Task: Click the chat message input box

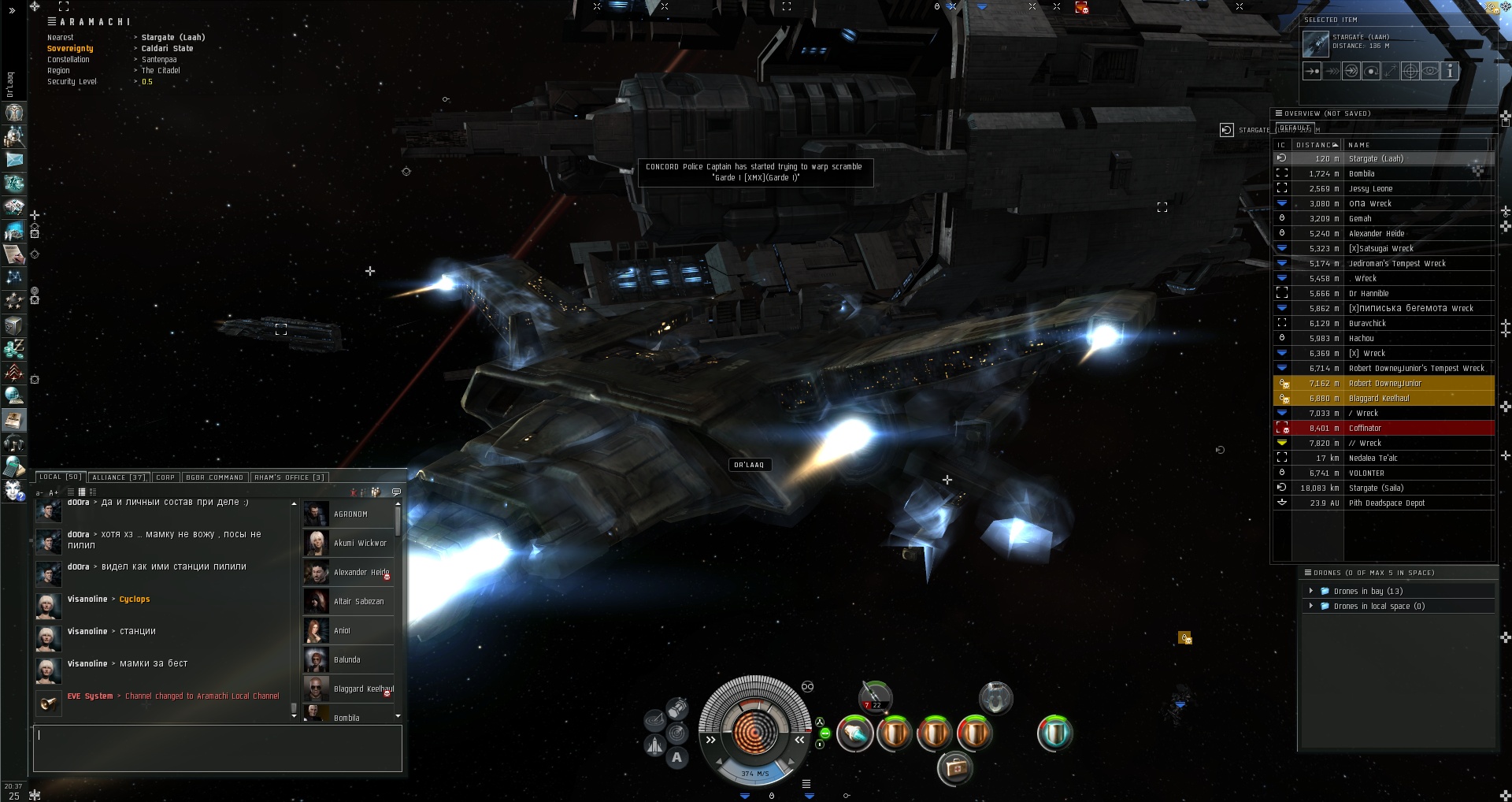Action: (x=217, y=748)
